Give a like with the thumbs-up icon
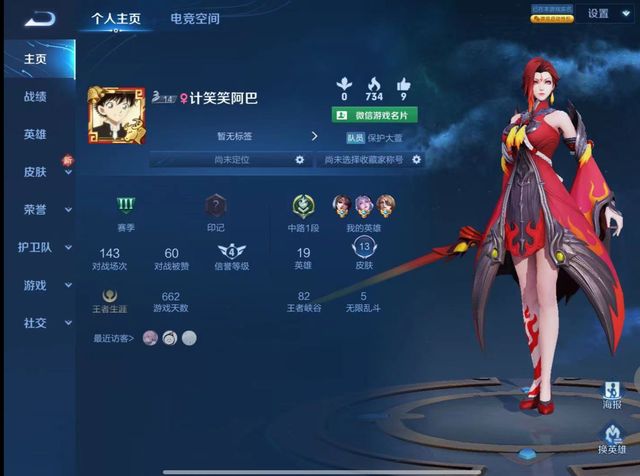Image resolution: width=640 pixels, height=476 pixels. coord(404,84)
